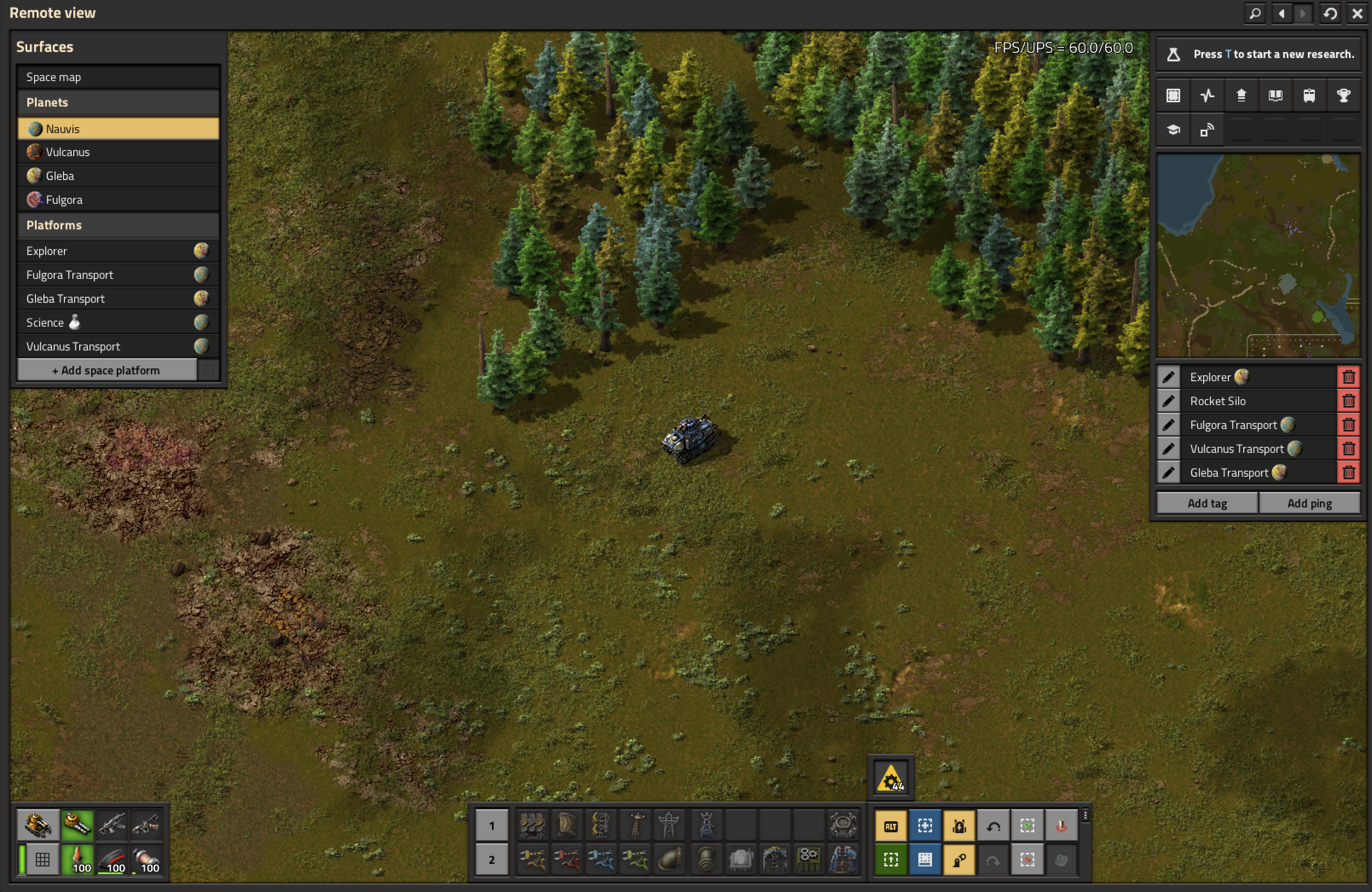Viewport: 1372px width, 892px height.
Task: Delete the Rocket Silo pin
Action: [x=1349, y=401]
